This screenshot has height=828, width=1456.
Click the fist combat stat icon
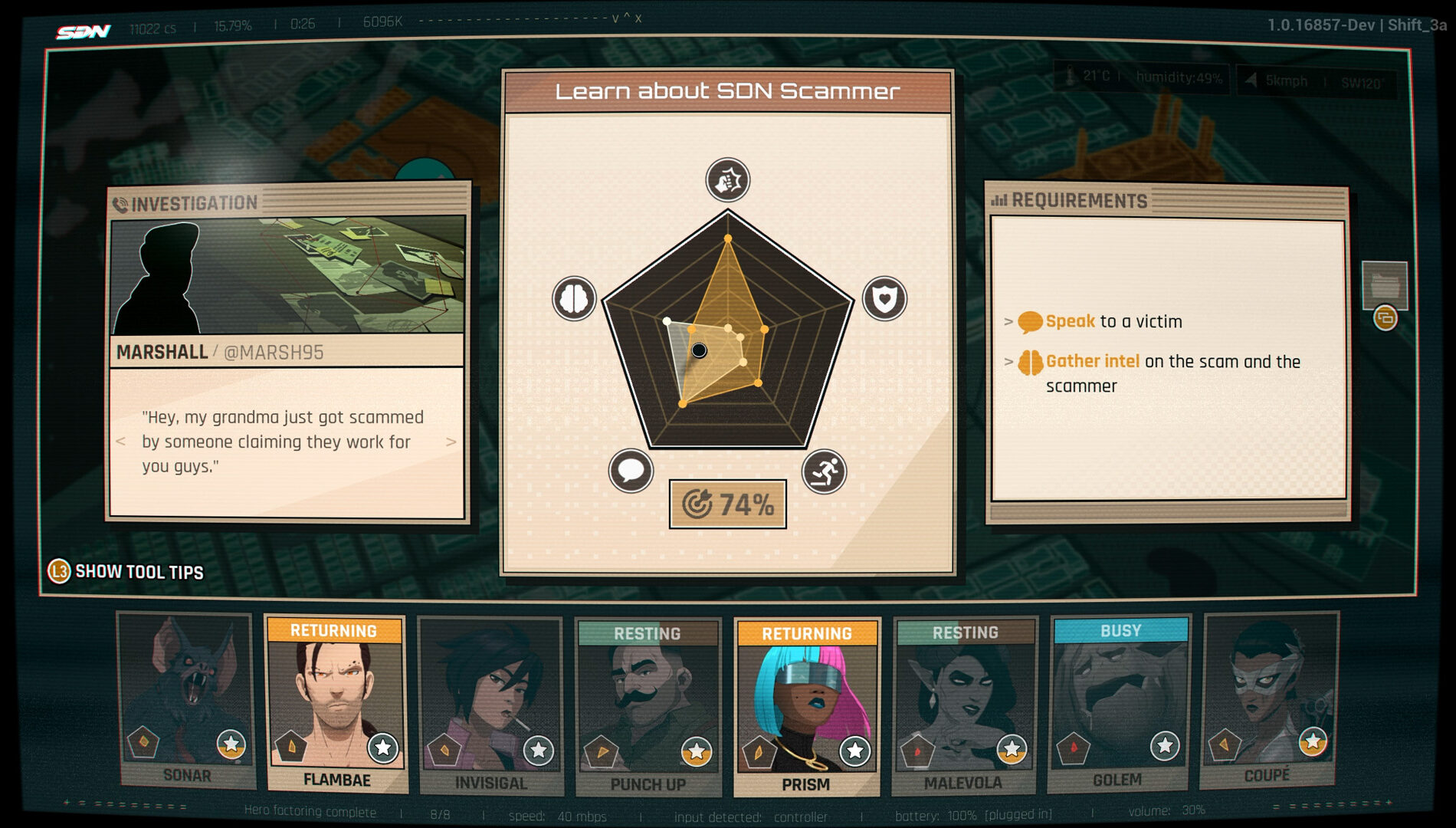click(727, 180)
